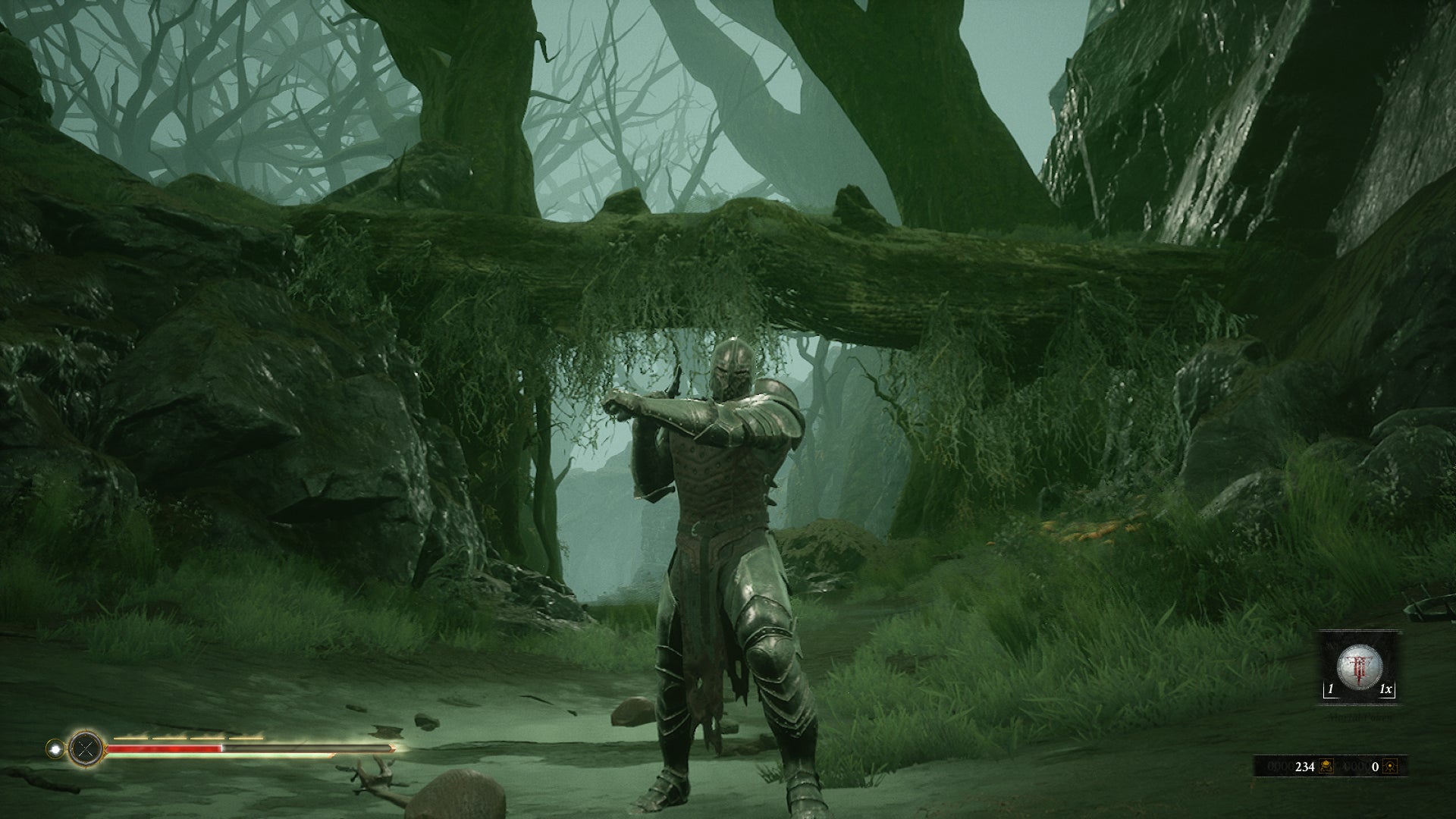1456x819 pixels.
Task: Click the glowing white orb indicator
Action: [54, 749]
